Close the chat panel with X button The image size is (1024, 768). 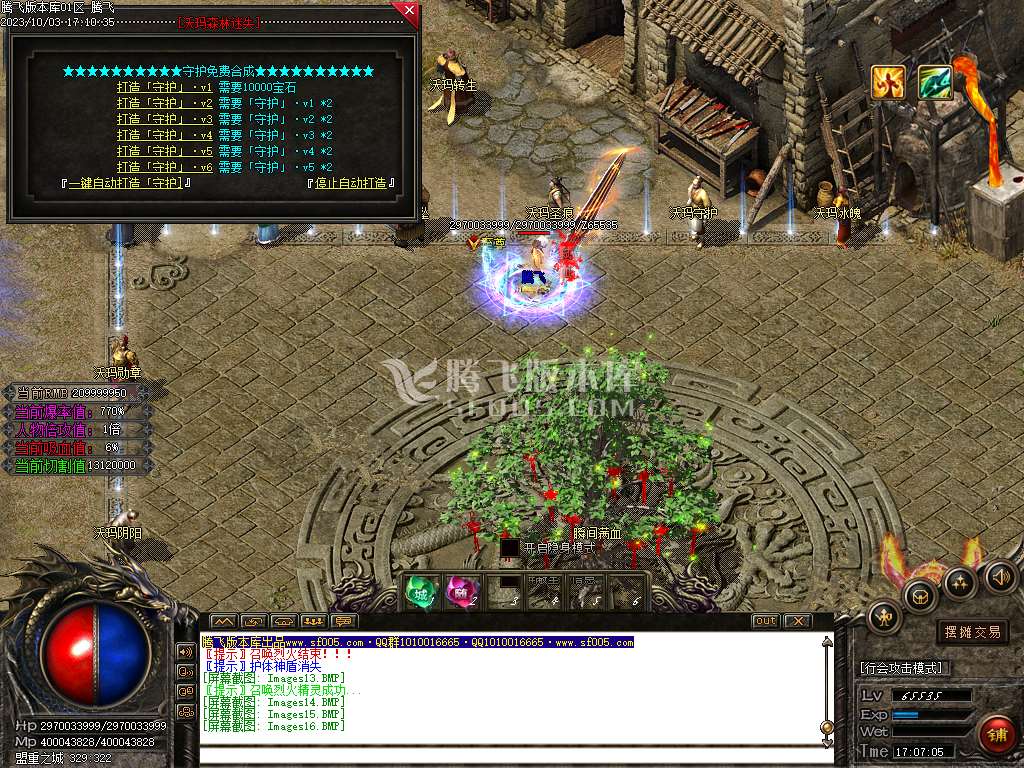click(x=796, y=621)
